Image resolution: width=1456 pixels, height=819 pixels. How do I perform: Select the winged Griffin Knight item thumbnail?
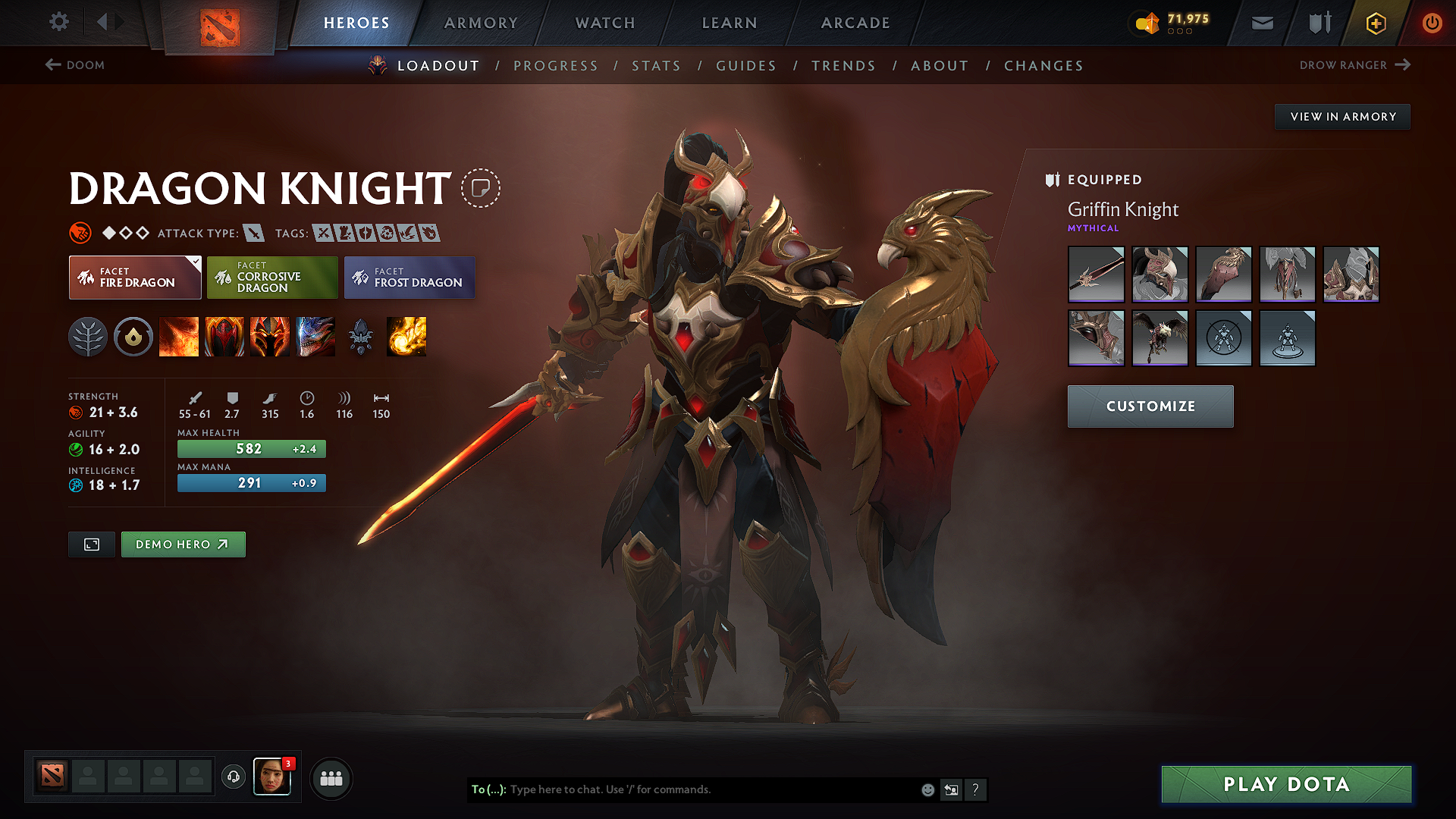(1159, 338)
